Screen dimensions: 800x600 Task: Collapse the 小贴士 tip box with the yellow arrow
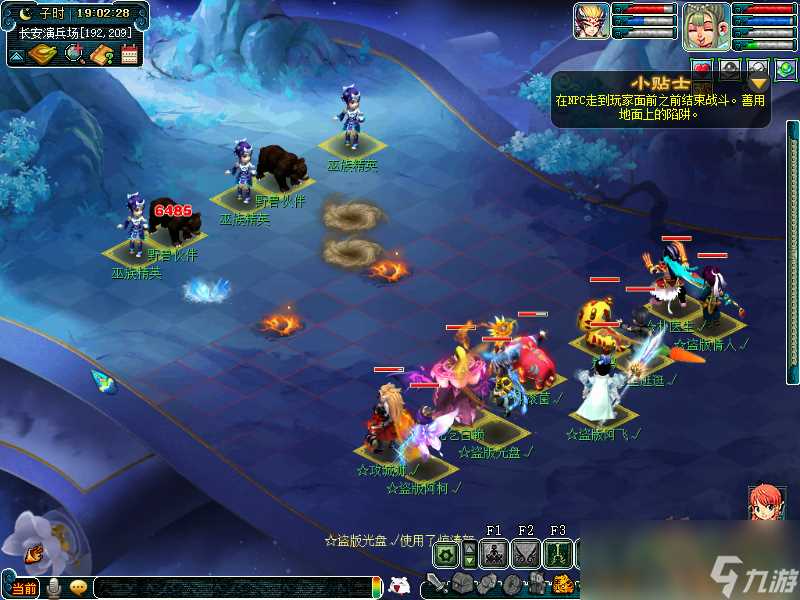760,83
